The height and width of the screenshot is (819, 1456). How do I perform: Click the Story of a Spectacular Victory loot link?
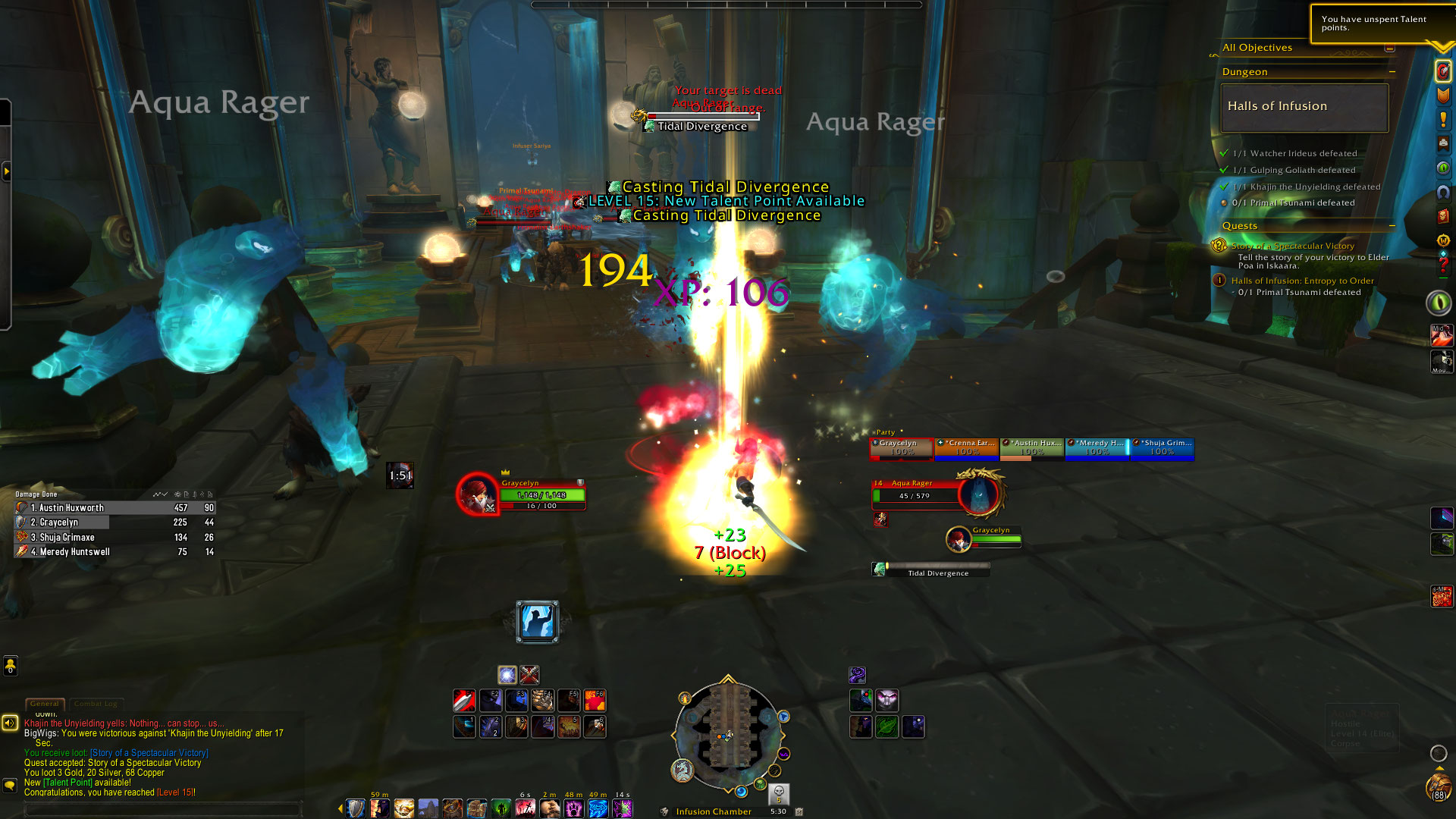[x=149, y=753]
